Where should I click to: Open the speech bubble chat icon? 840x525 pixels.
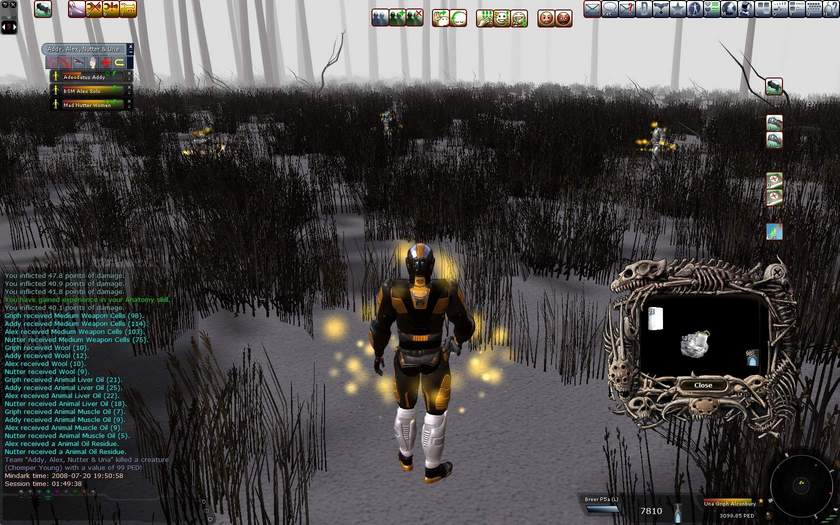click(x=610, y=9)
